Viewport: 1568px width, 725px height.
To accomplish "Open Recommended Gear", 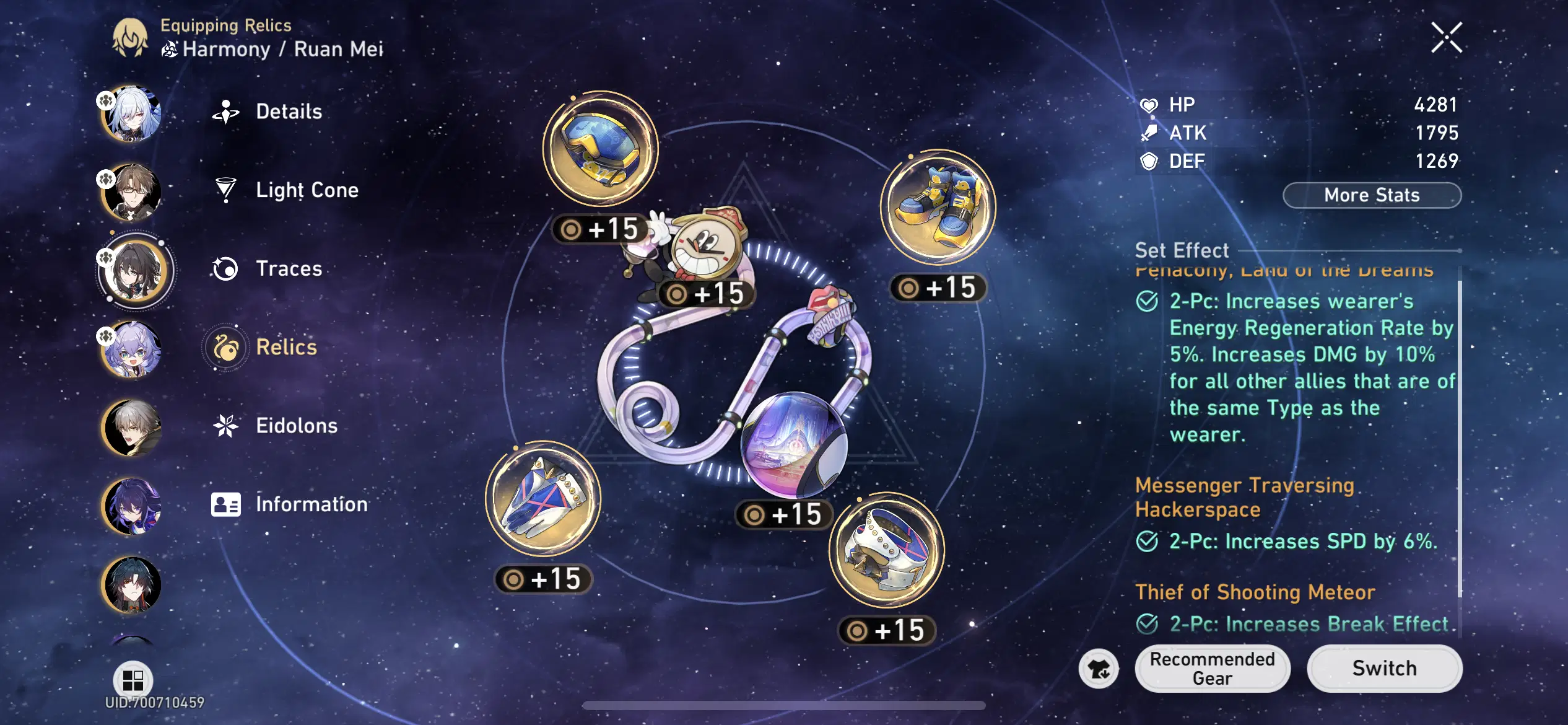I will (1212, 668).
